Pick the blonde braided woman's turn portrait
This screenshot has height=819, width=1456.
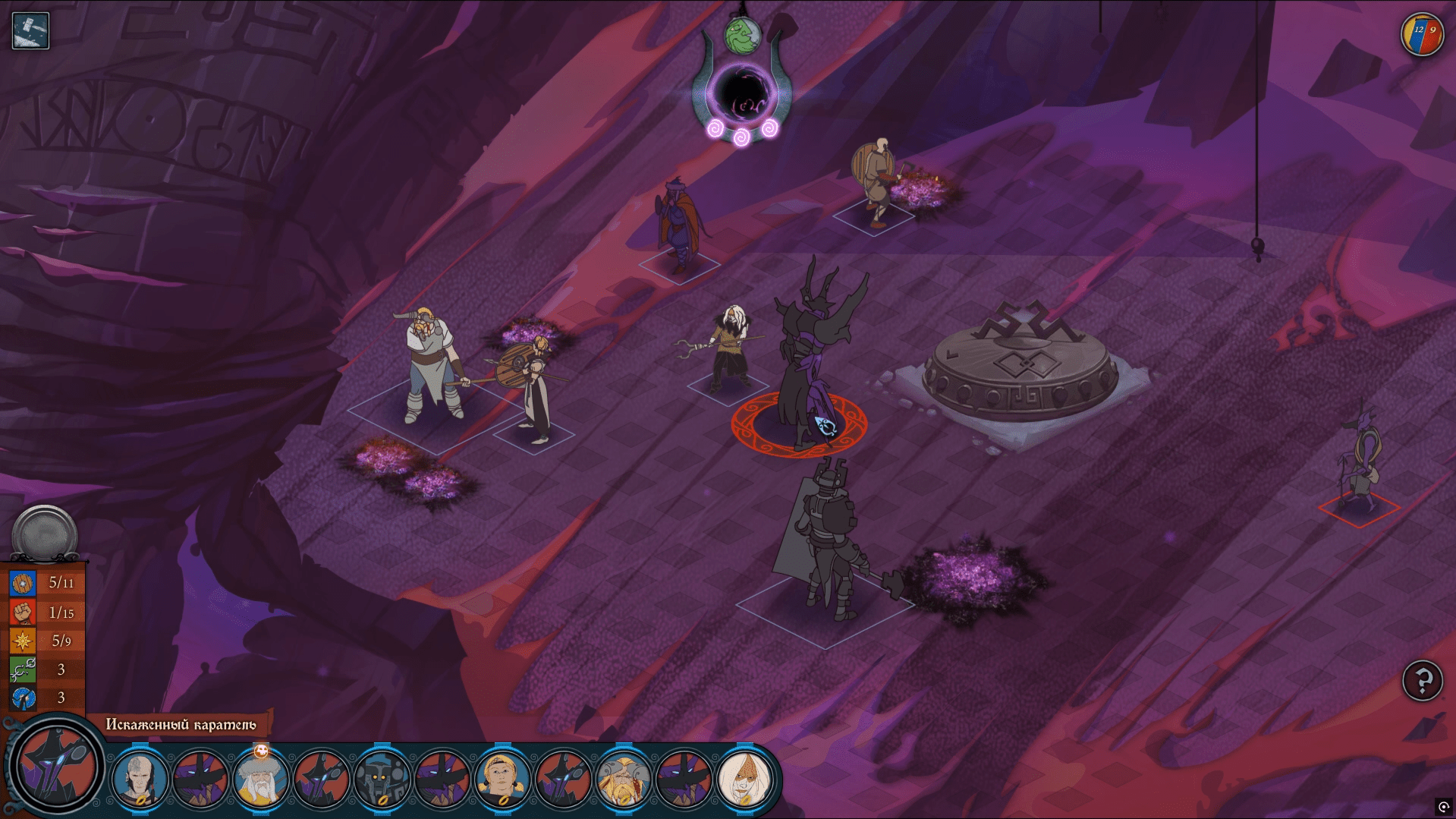click(502, 779)
